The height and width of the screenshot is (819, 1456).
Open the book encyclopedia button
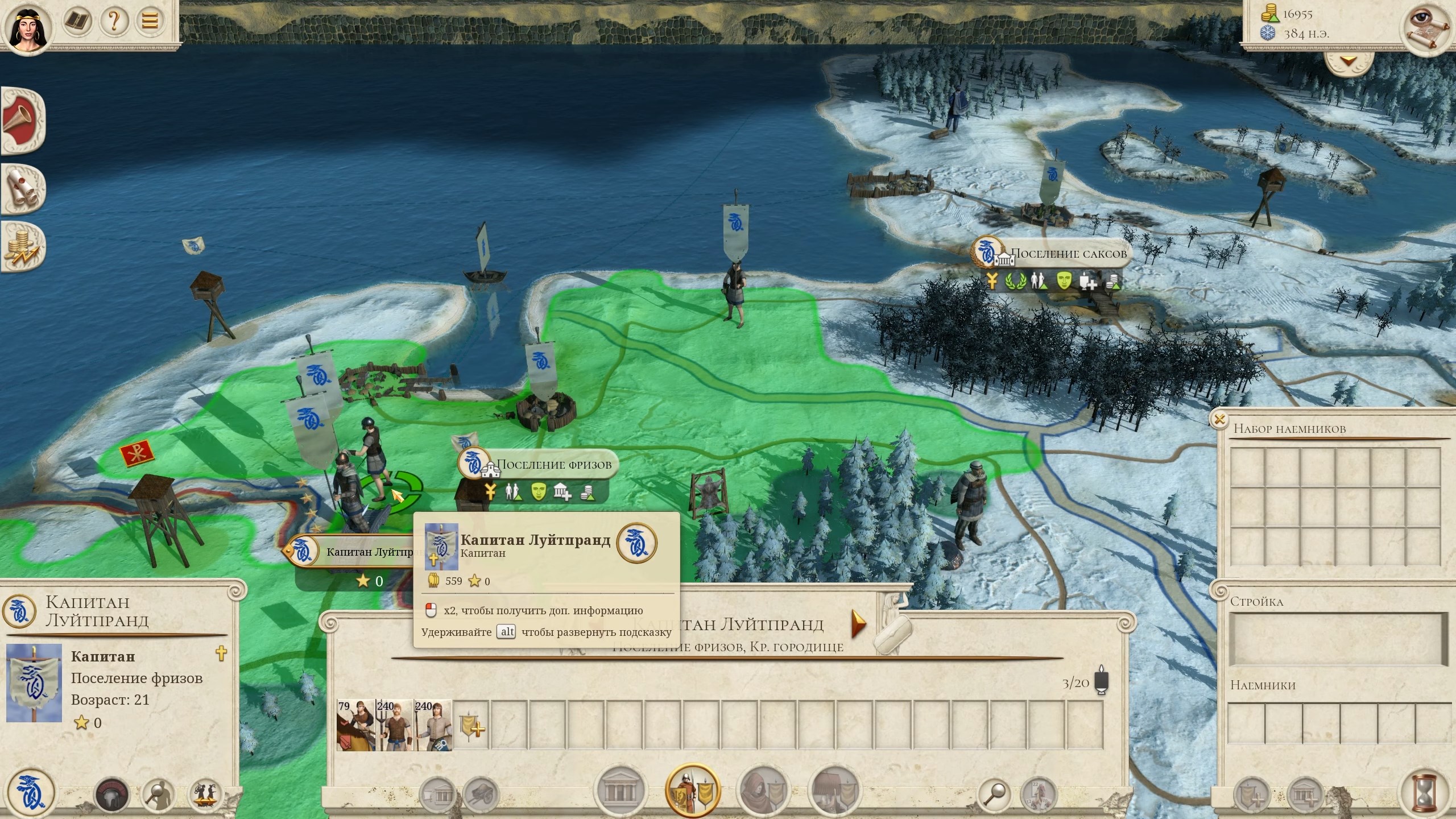tap(77, 22)
